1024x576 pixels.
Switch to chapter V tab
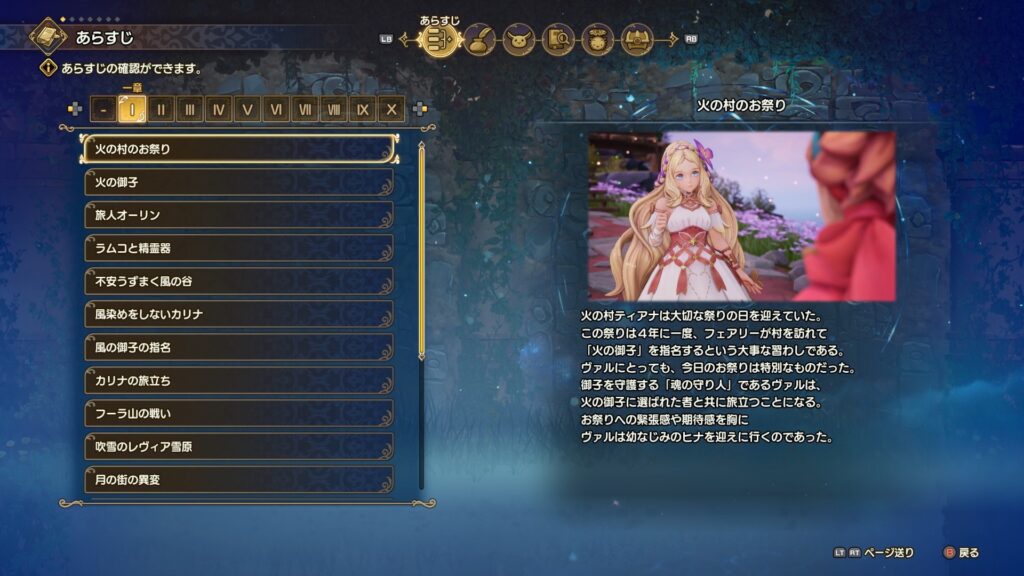(247, 109)
